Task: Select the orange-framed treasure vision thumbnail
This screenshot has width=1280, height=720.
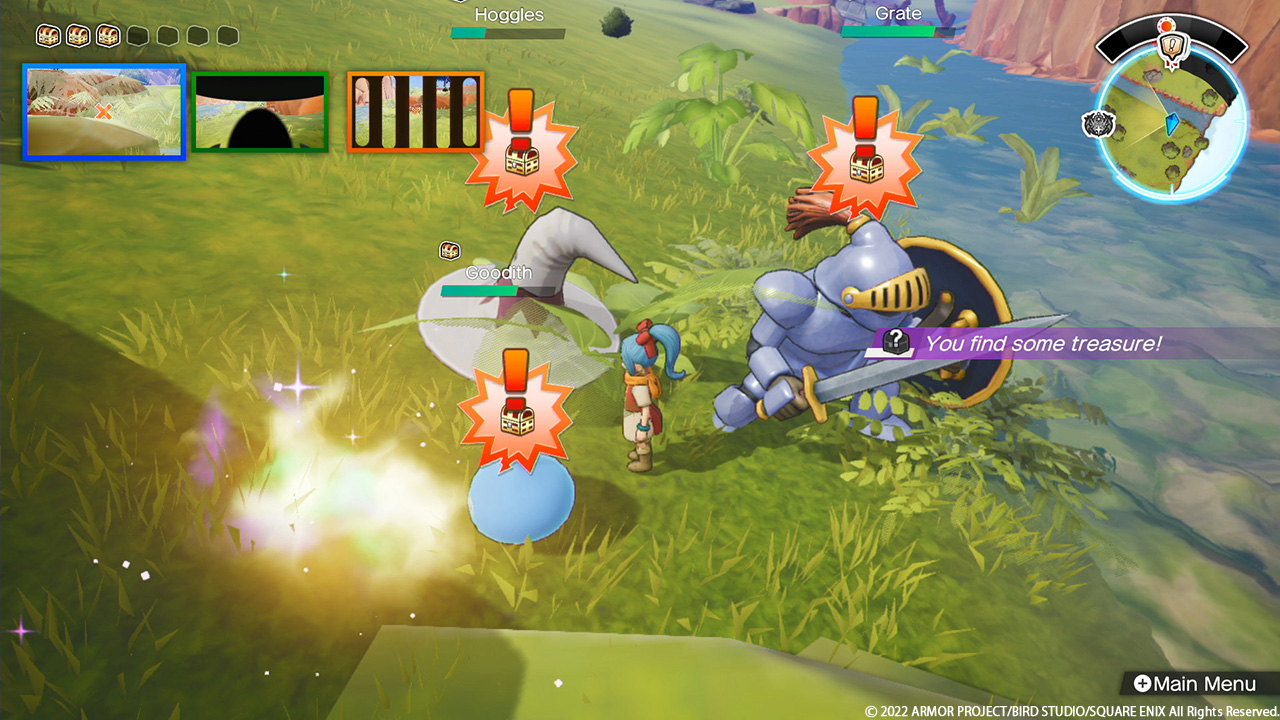Action: pyautogui.click(x=416, y=112)
